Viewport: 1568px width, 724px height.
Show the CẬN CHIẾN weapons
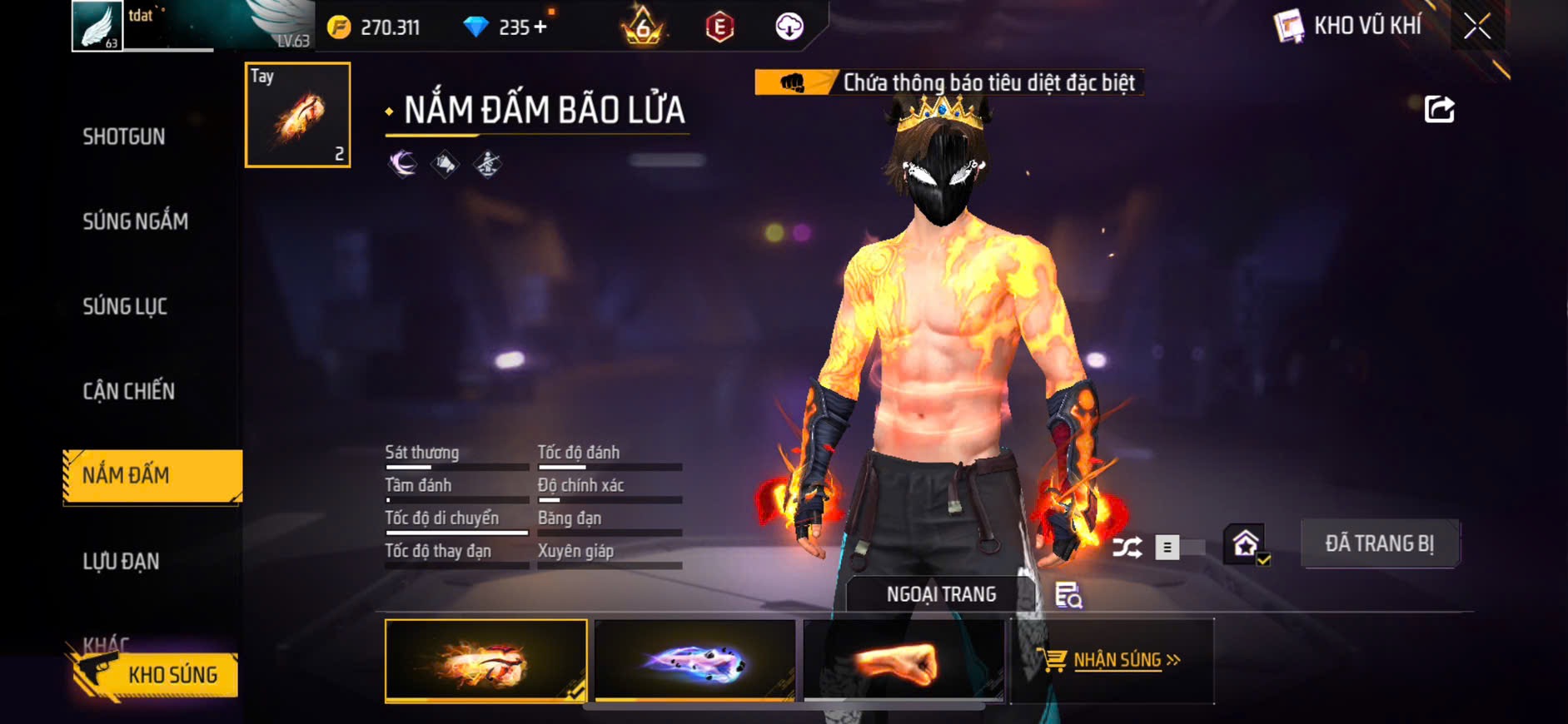click(x=128, y=391)
